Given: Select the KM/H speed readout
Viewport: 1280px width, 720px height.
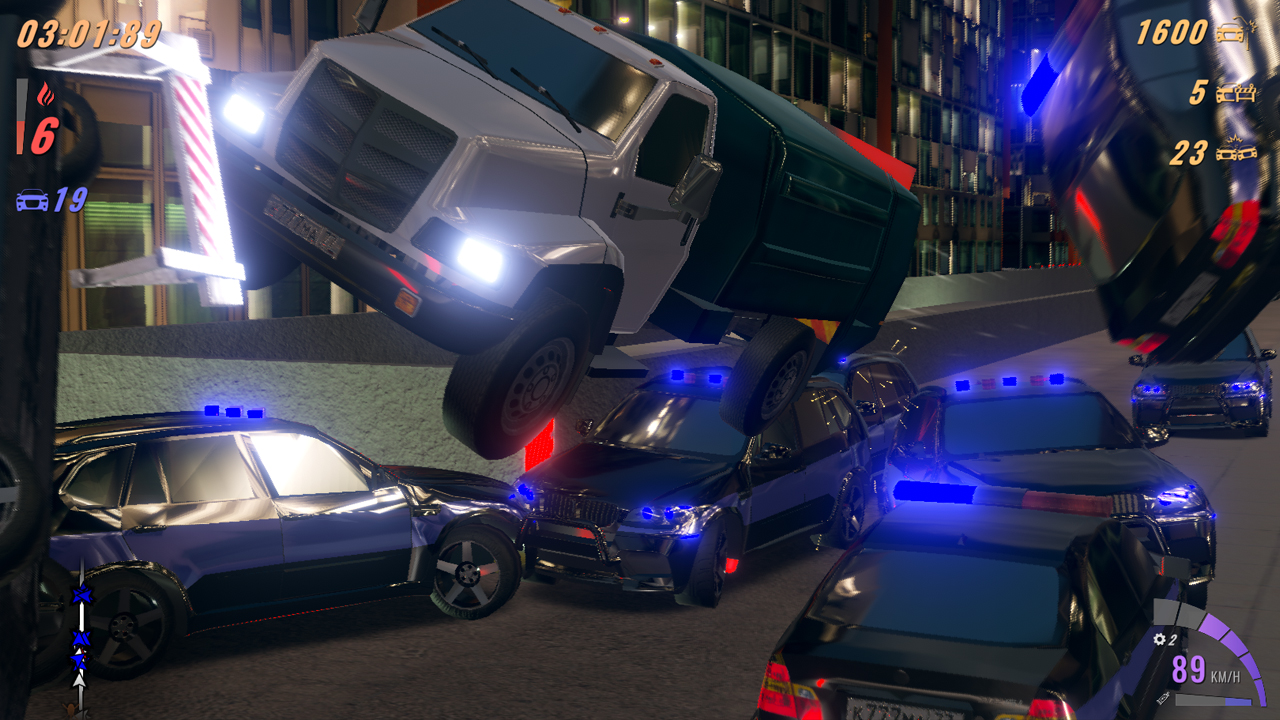Looking at the screenshot, I should 1226,675.
